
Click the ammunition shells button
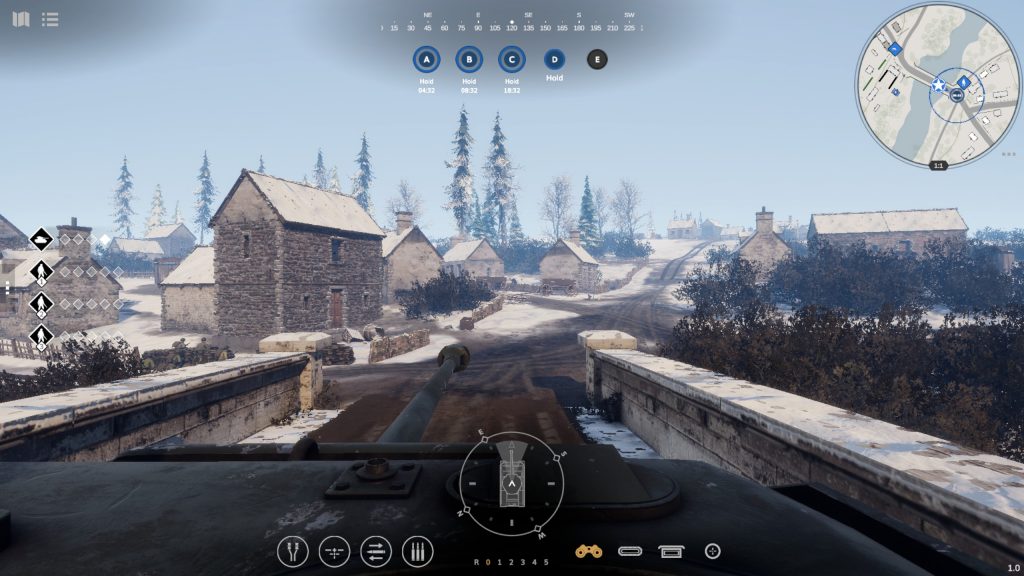[x=417, y=551]
